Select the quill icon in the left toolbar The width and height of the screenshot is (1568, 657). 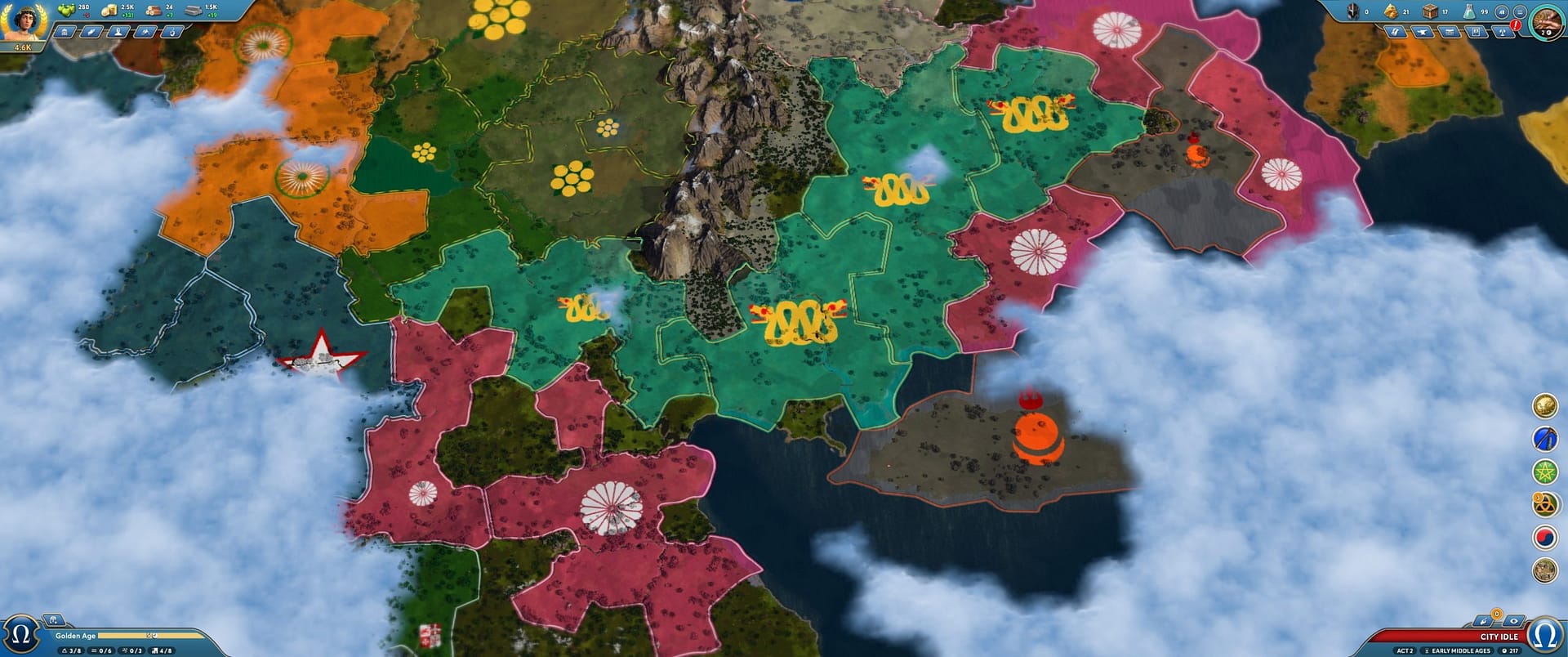[91, 32]
